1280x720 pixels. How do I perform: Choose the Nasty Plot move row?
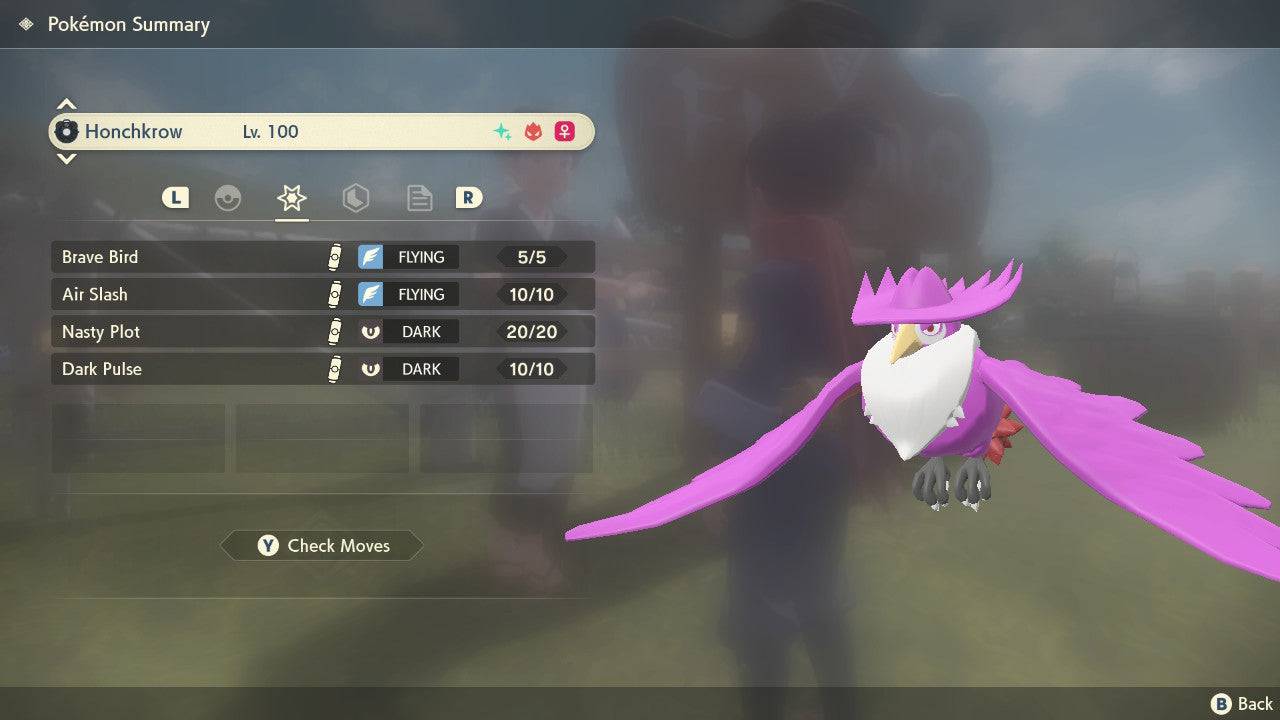tap(322, 331)
